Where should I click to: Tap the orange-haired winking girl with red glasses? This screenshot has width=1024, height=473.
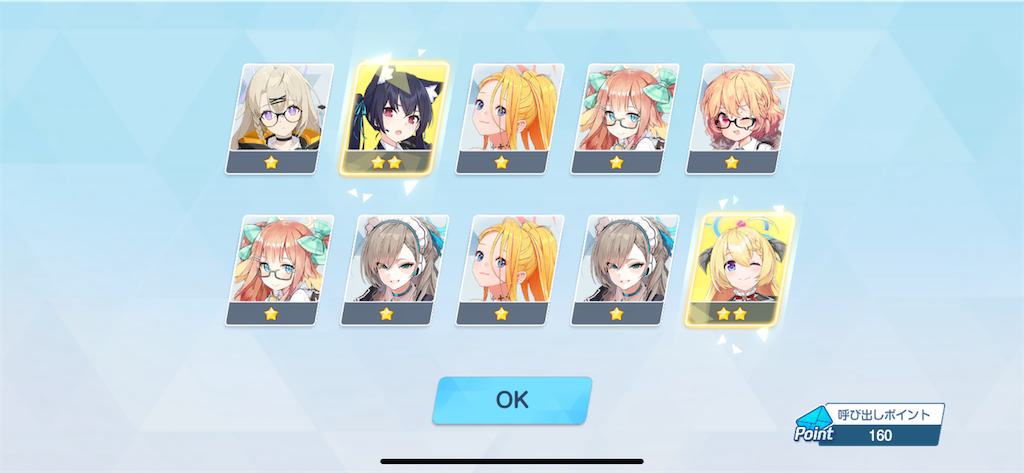[x=740, y=118]
